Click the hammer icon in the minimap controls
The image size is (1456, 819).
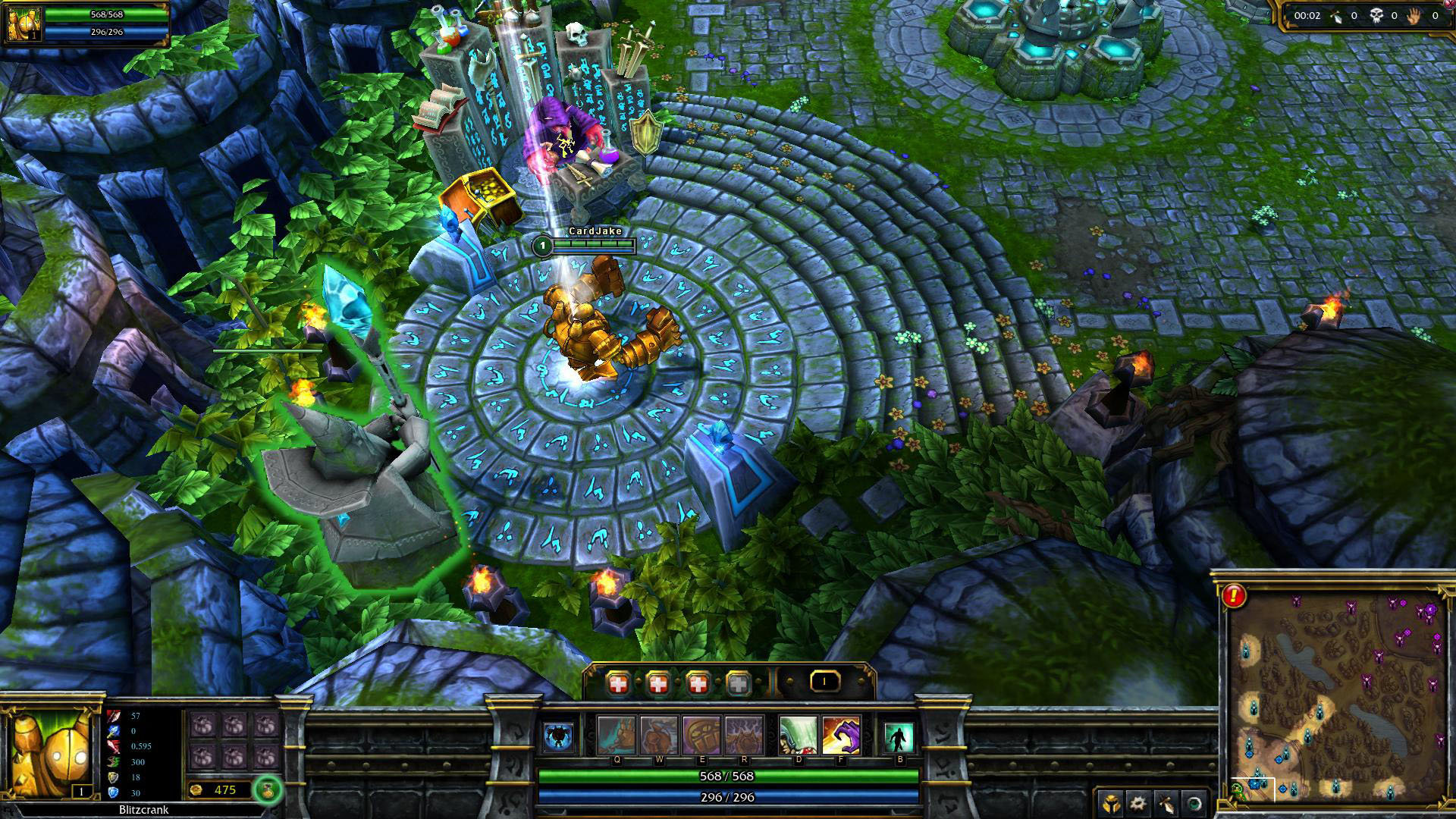point(1166,803)
